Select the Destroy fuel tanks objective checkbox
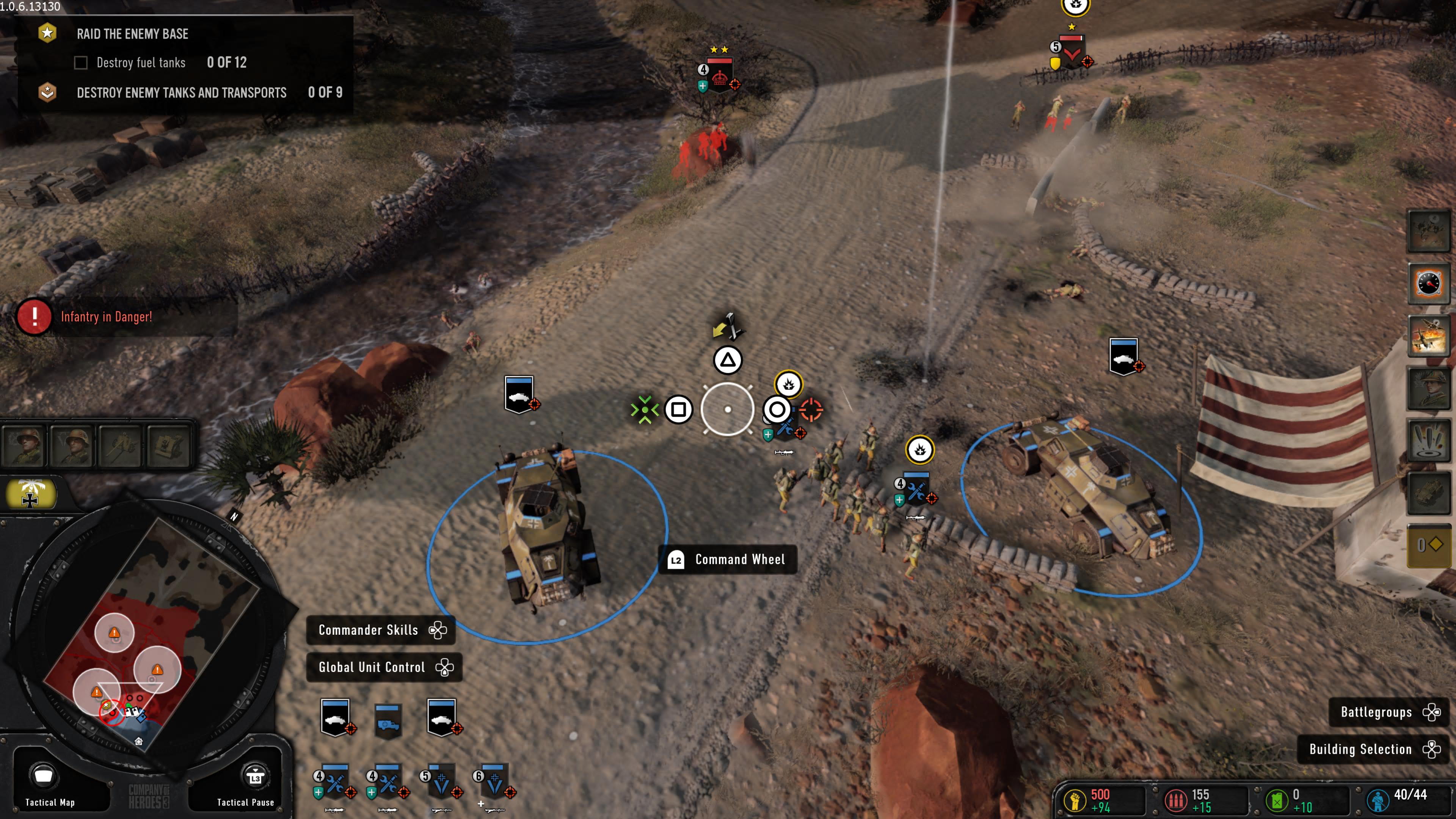This screenshot has width=1456, height=819. coord(81,63)
